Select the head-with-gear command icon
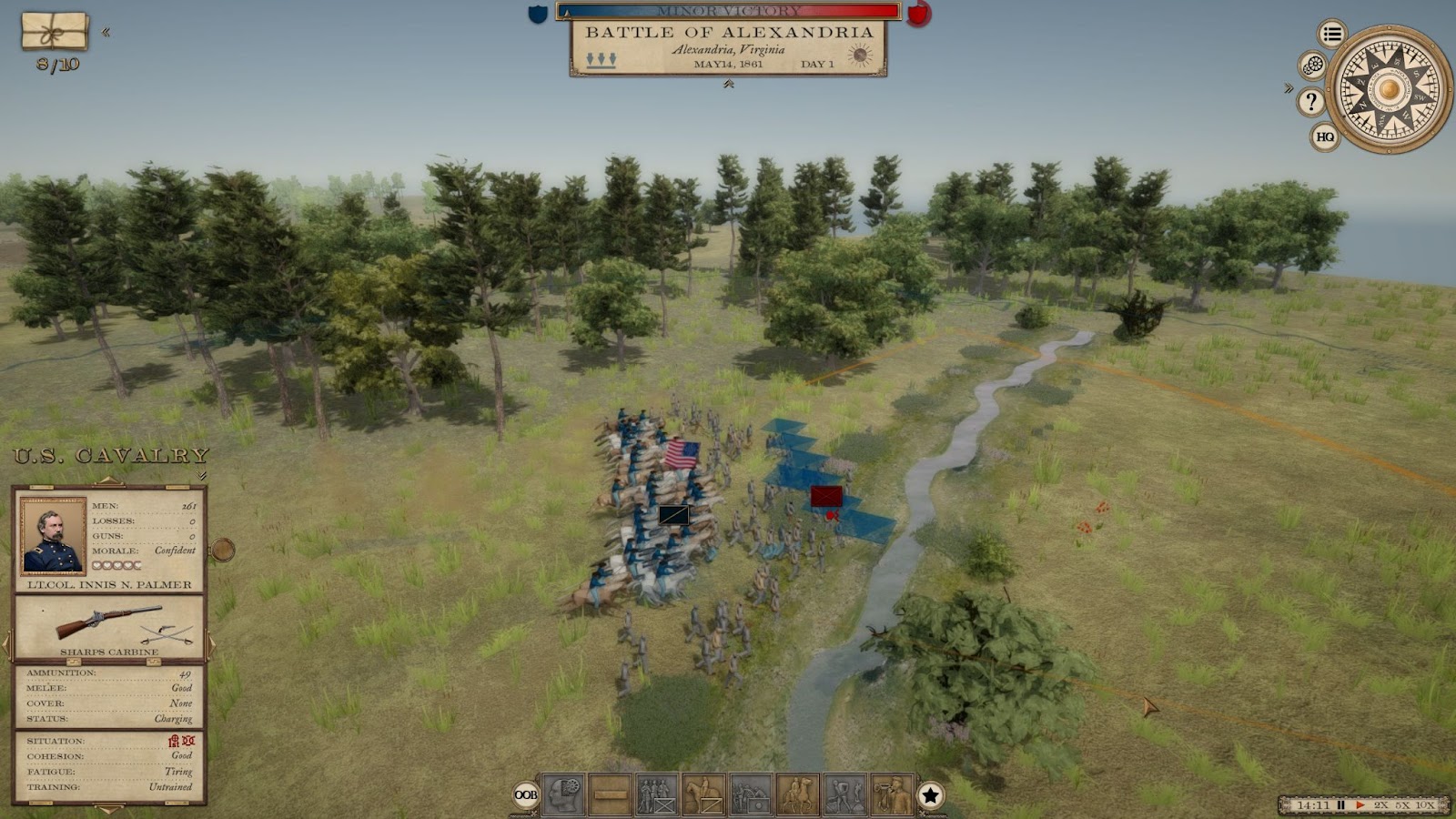1456x819 pixels. tap(563, 794)
